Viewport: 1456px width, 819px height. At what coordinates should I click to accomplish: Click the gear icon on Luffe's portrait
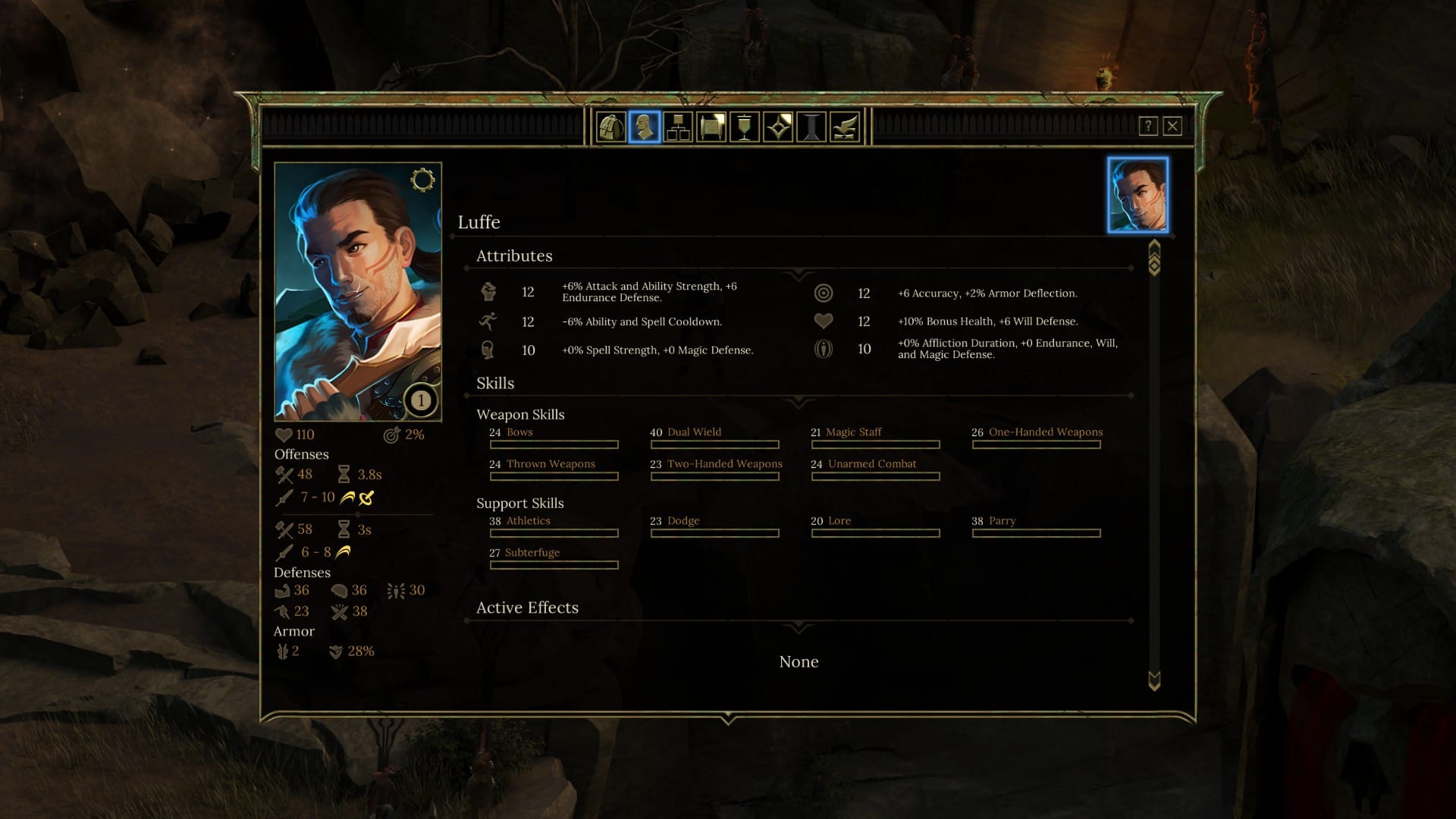[422, 180]
